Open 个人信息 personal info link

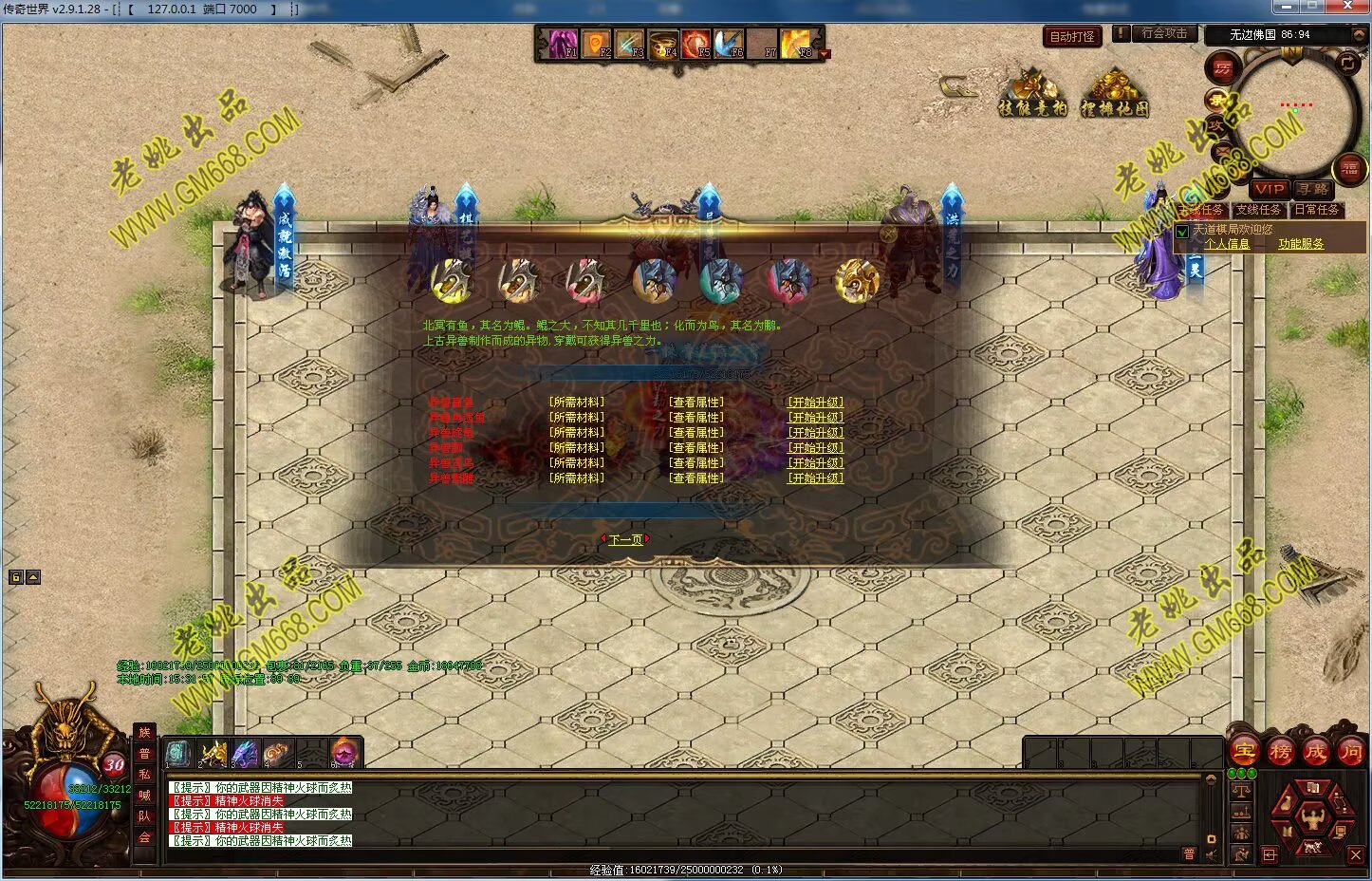[x=1226, y=244]
